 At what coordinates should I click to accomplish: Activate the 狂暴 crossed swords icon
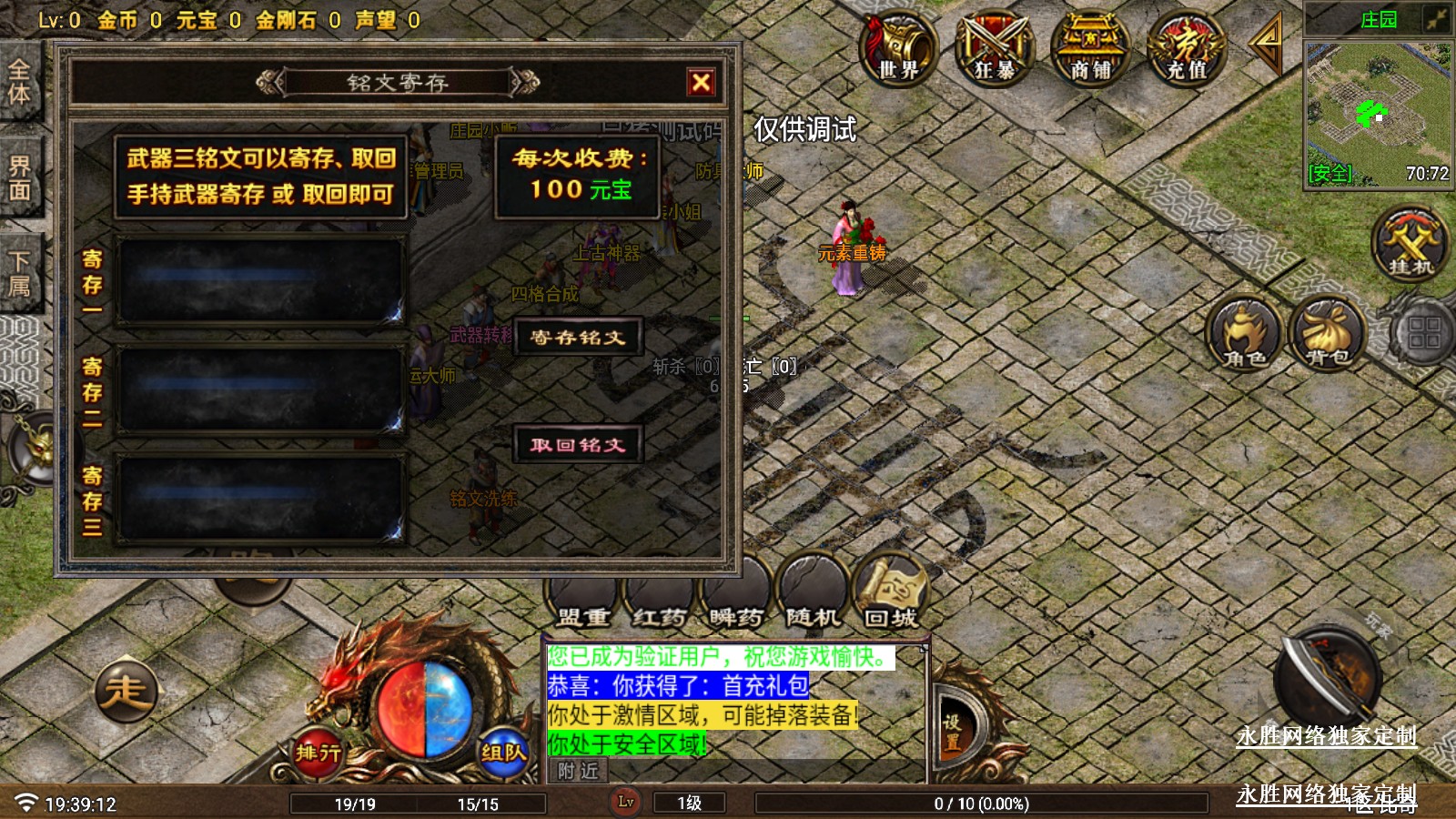point(994,49)
